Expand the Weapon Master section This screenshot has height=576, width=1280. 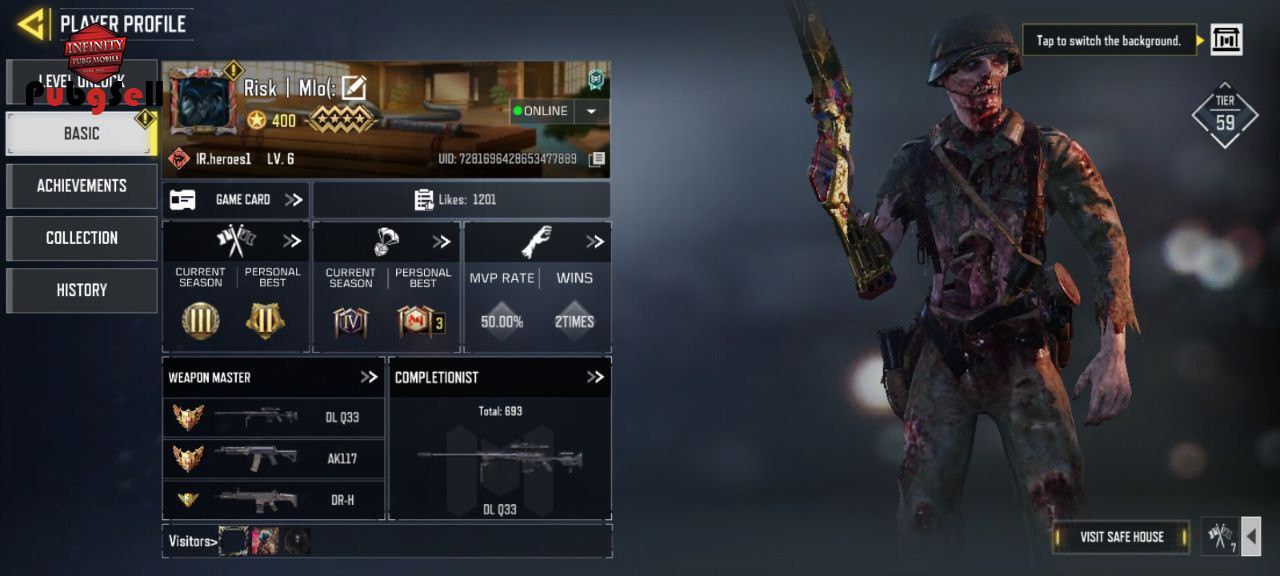point(369,377)
